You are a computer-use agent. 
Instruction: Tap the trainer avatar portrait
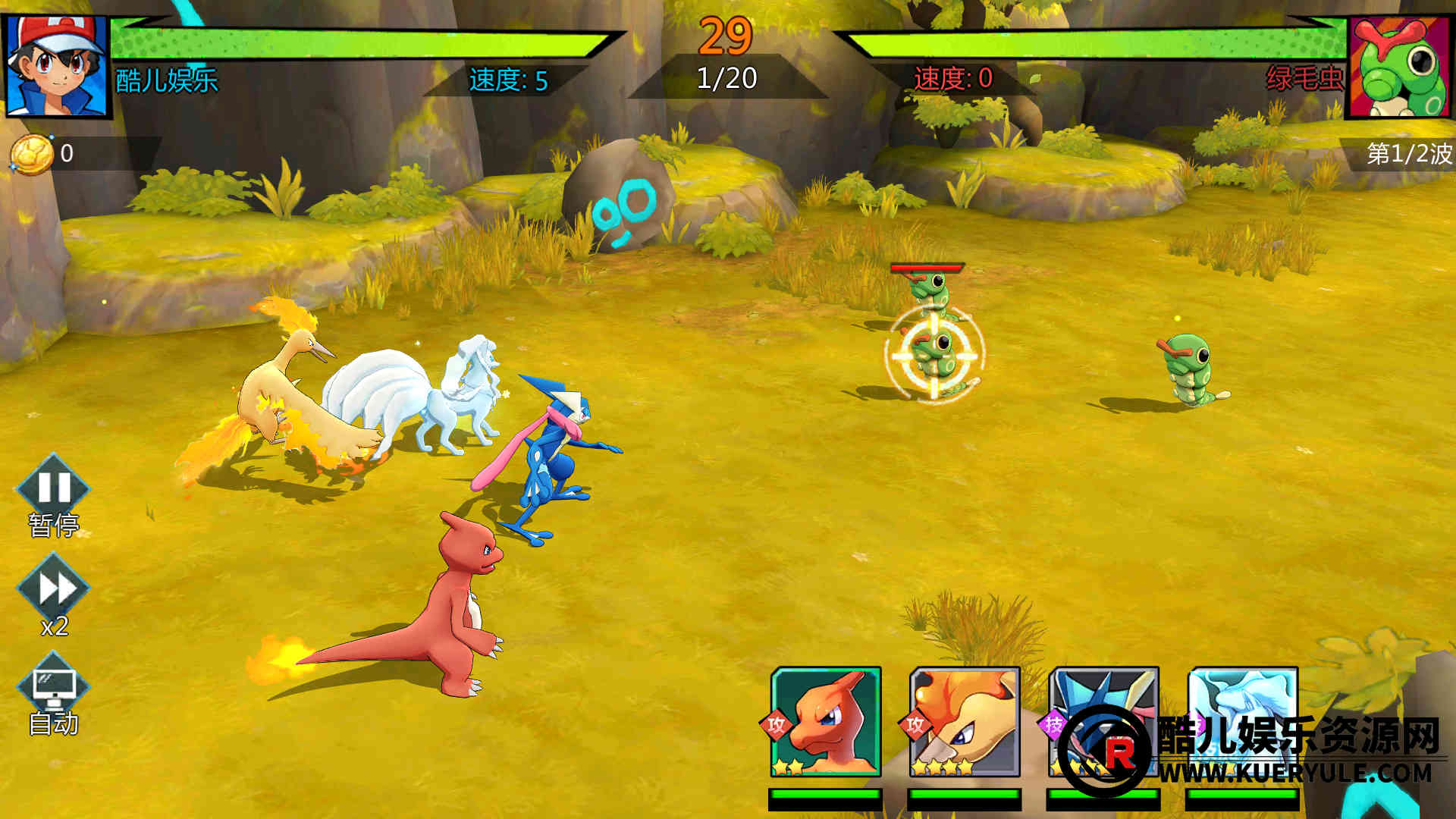tap(57, 65)
